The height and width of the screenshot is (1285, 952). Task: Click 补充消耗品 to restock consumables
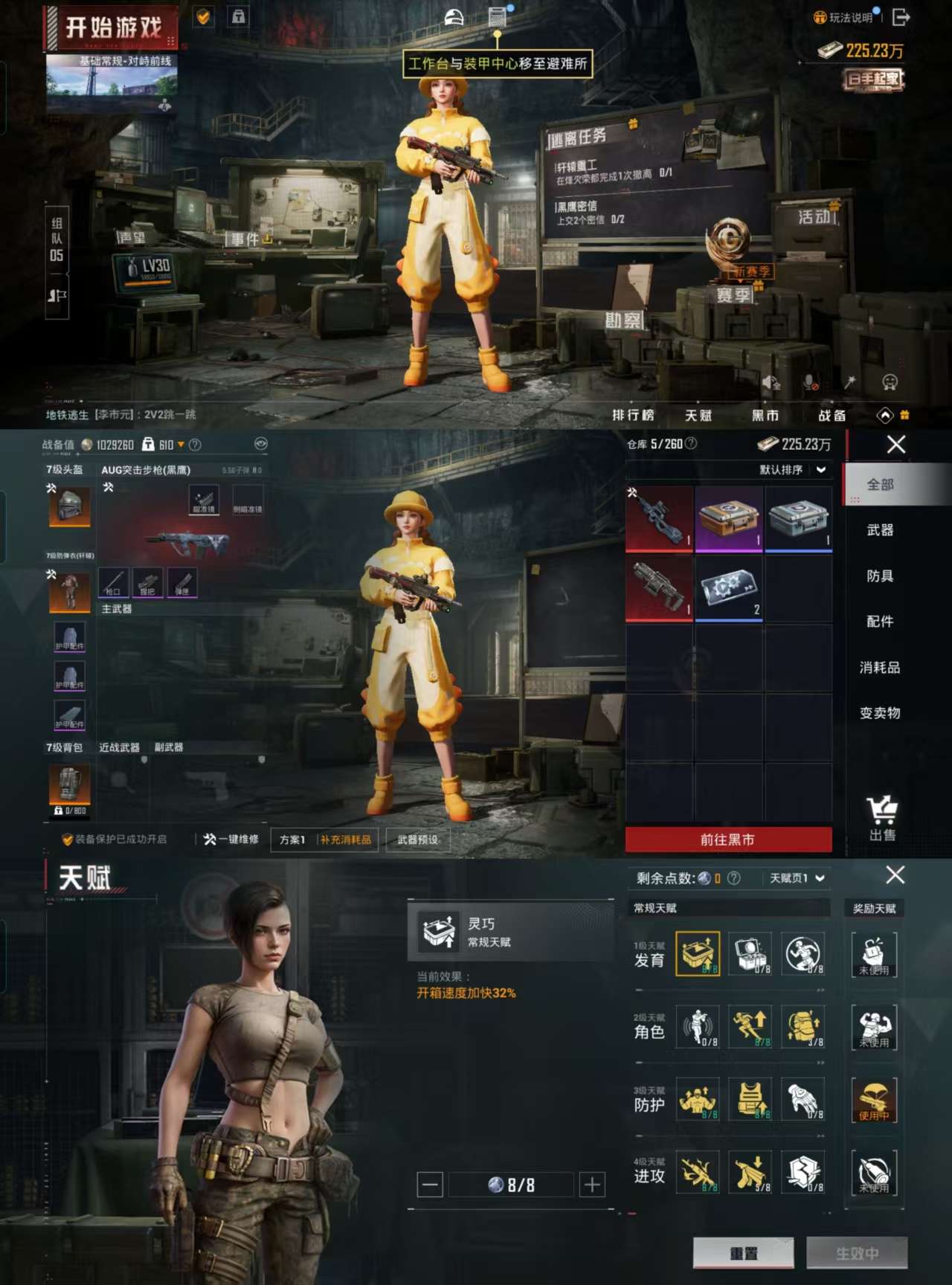346,840
